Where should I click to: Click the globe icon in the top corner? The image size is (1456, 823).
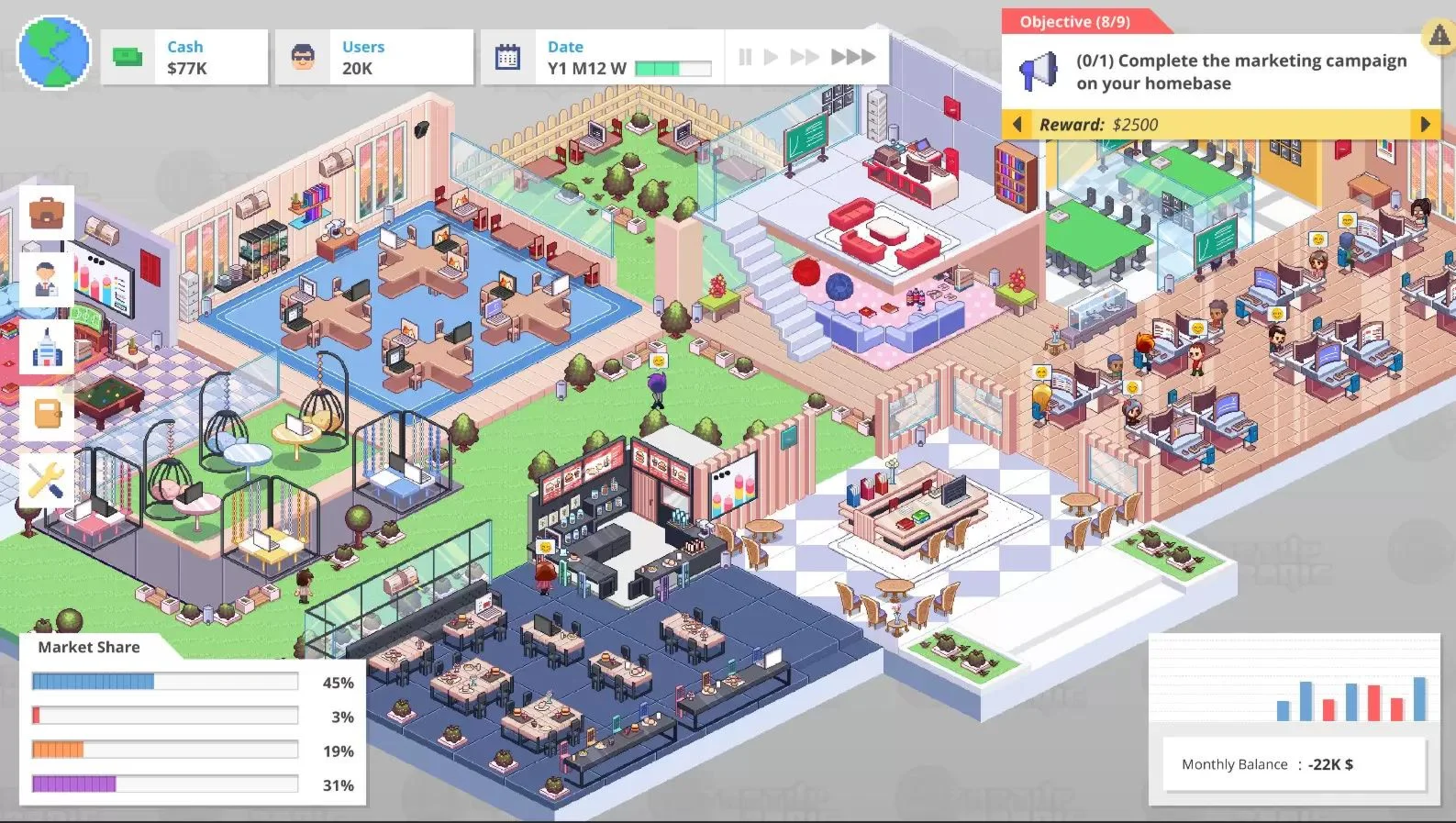[53, 53]
